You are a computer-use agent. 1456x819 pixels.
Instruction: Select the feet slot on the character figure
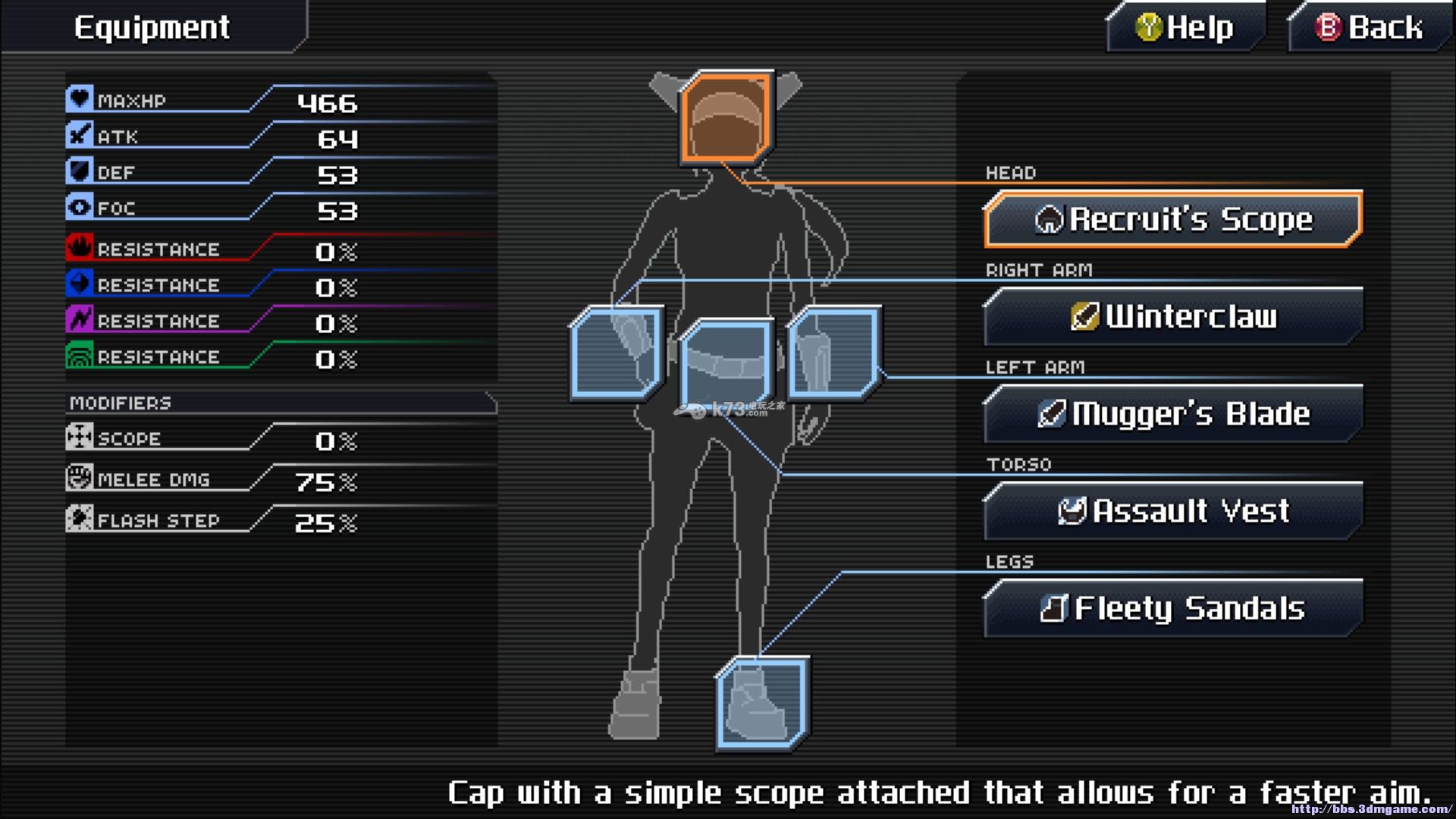(762, 703)
